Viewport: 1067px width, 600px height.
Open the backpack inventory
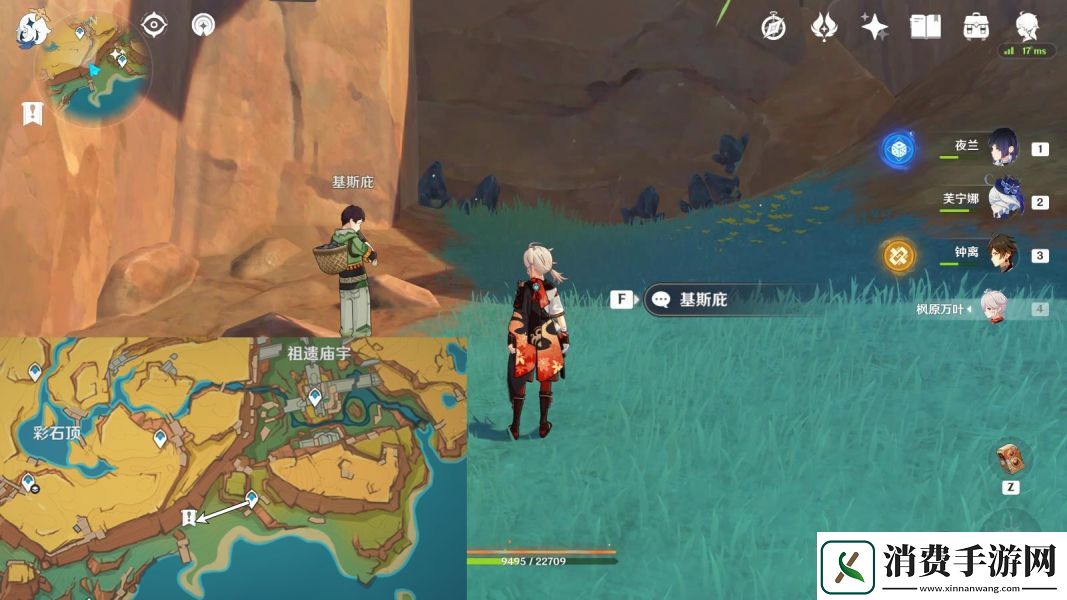[976, 27]
